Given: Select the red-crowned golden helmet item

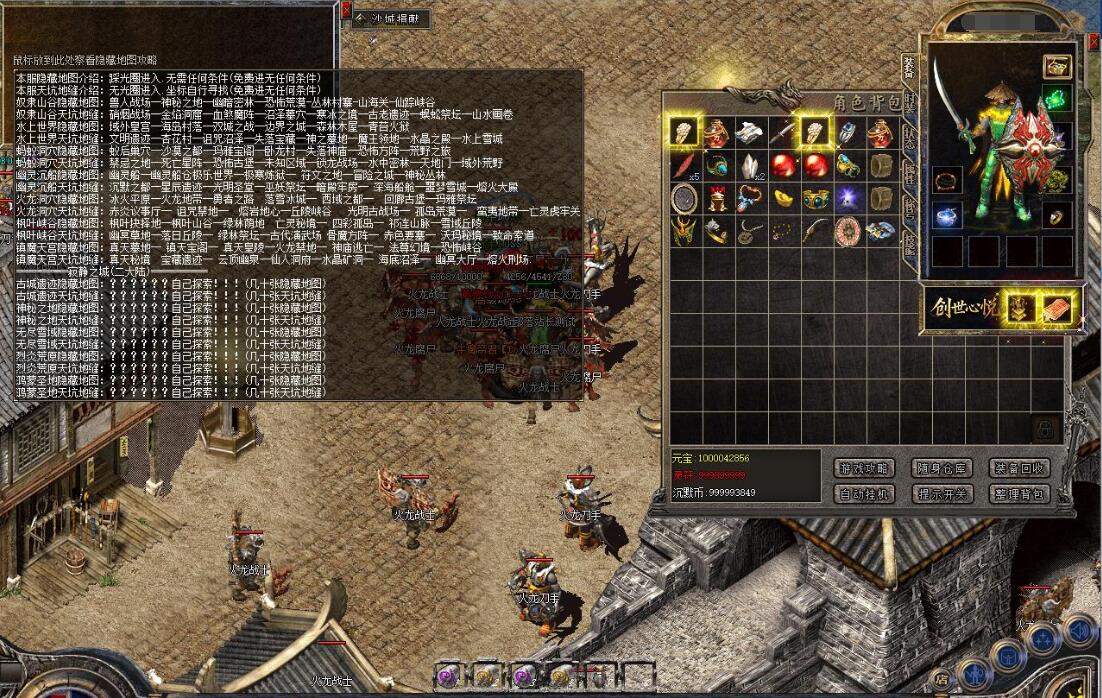Looking at the screenshot, I should point(716,198).
